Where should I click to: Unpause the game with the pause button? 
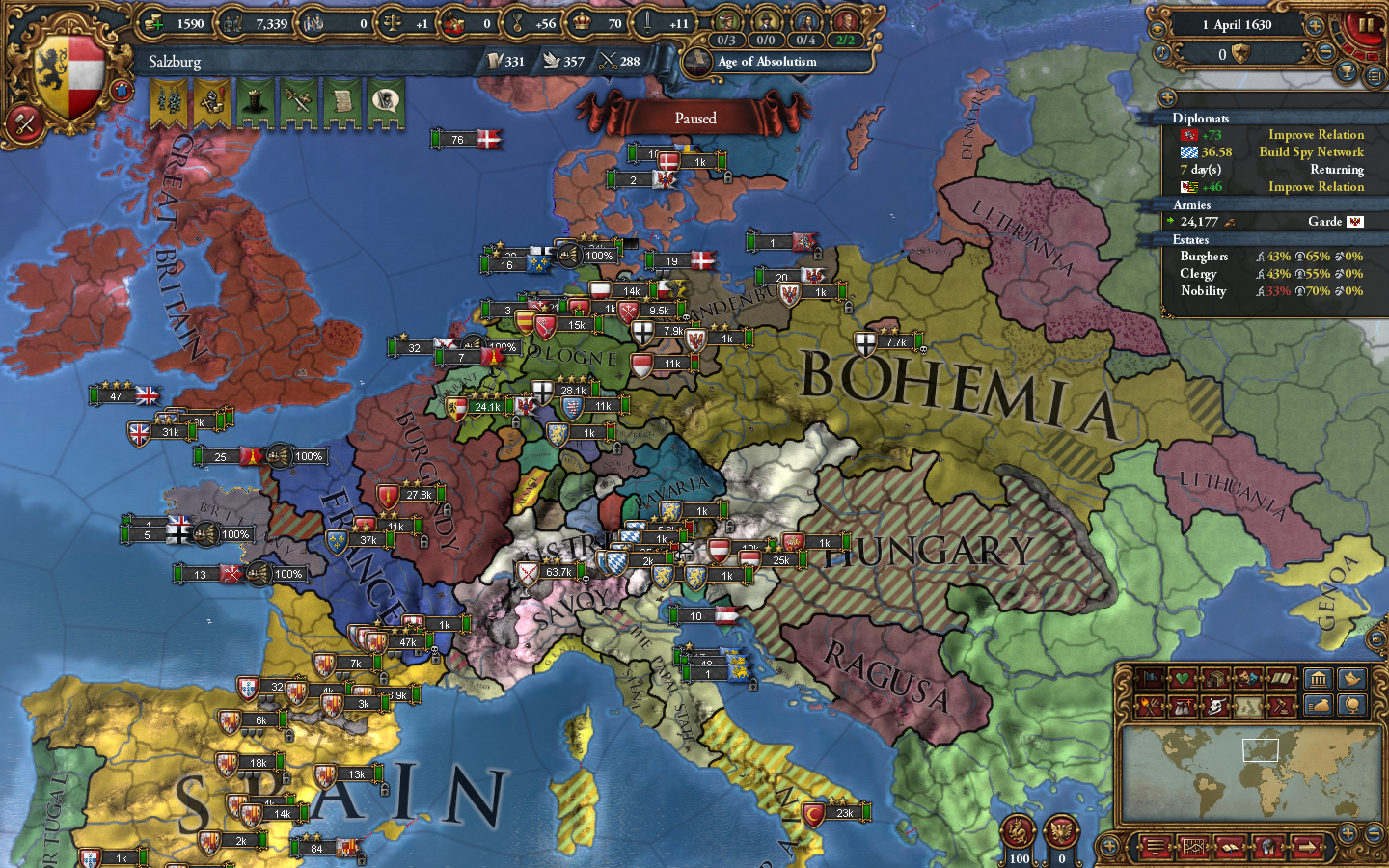(x=1366, y=26)
